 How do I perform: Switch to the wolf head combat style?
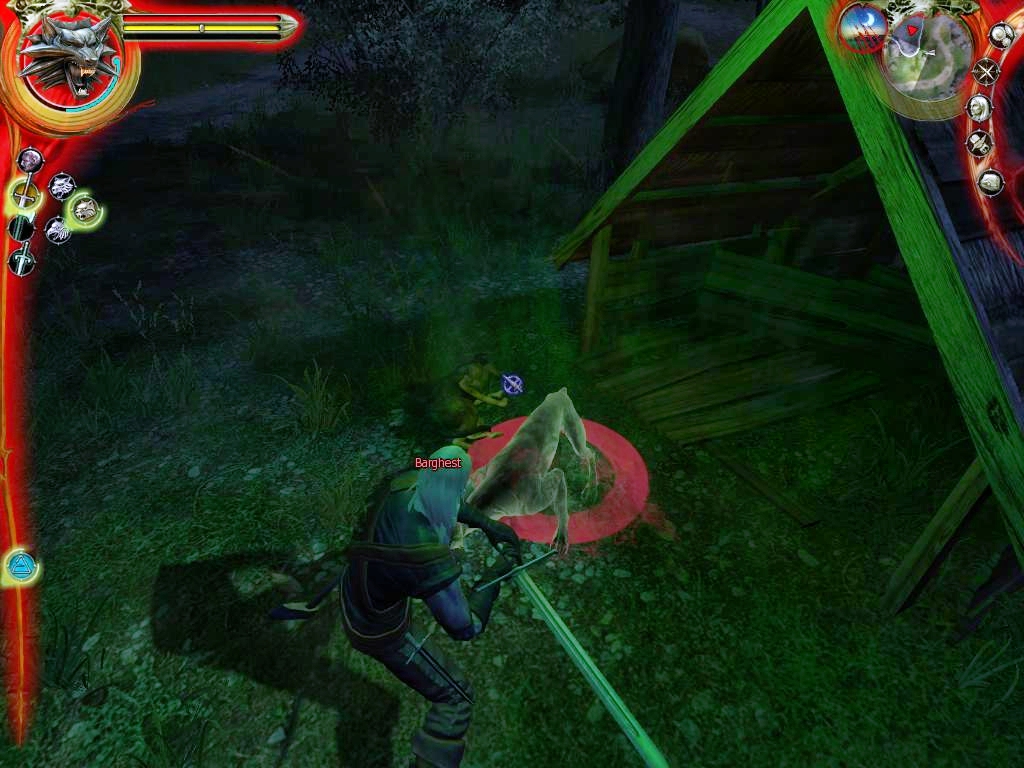tap(62, 185)
